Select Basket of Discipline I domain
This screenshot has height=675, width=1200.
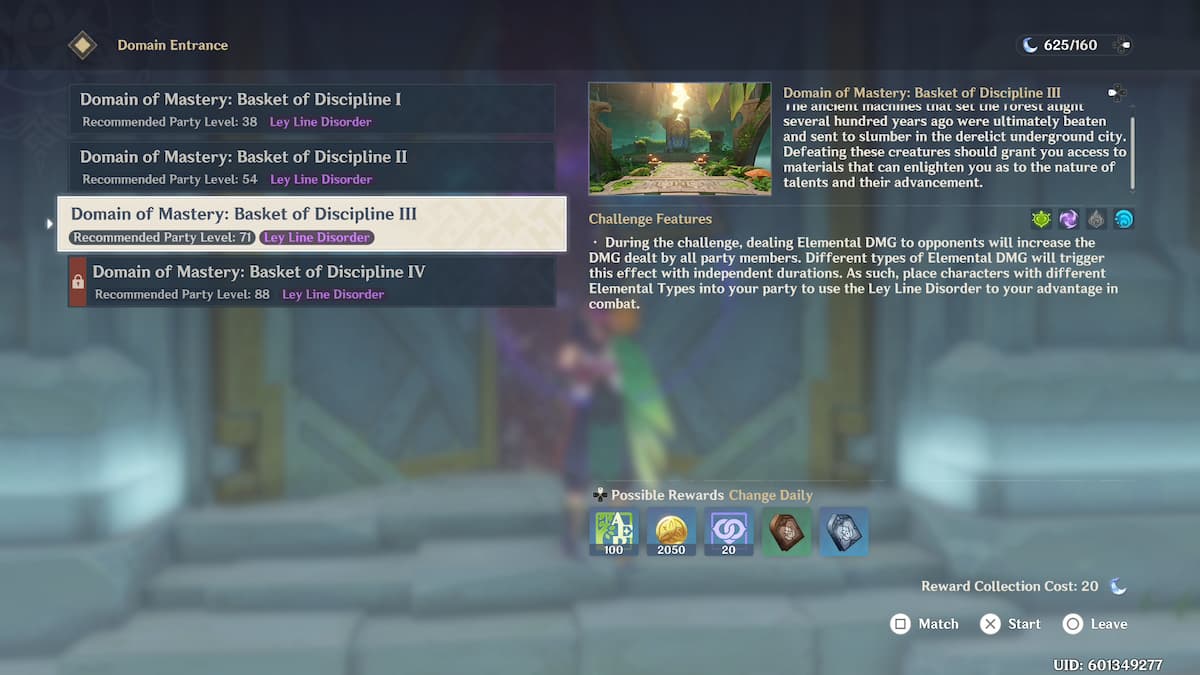[x=312, y=109]
